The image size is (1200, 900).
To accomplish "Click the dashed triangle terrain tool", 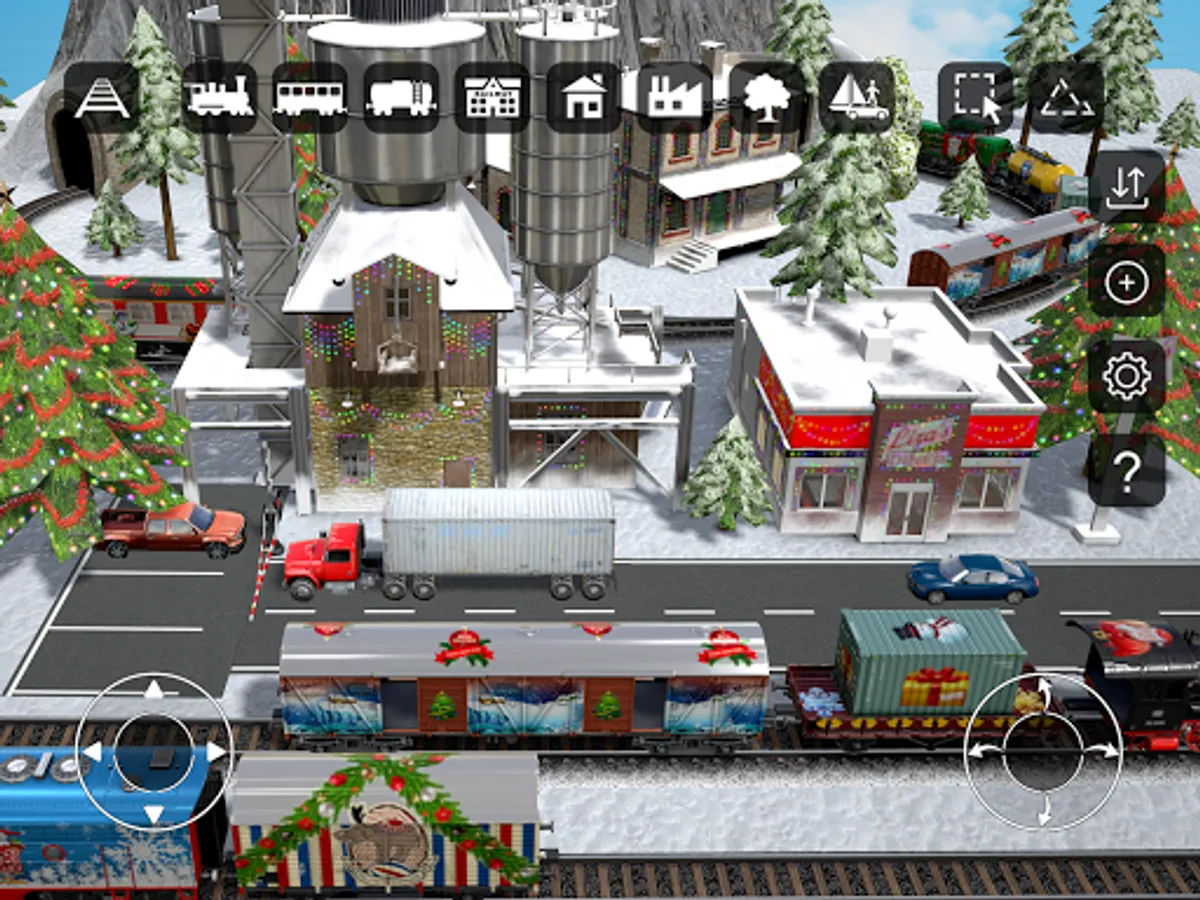I will 1066,98.
